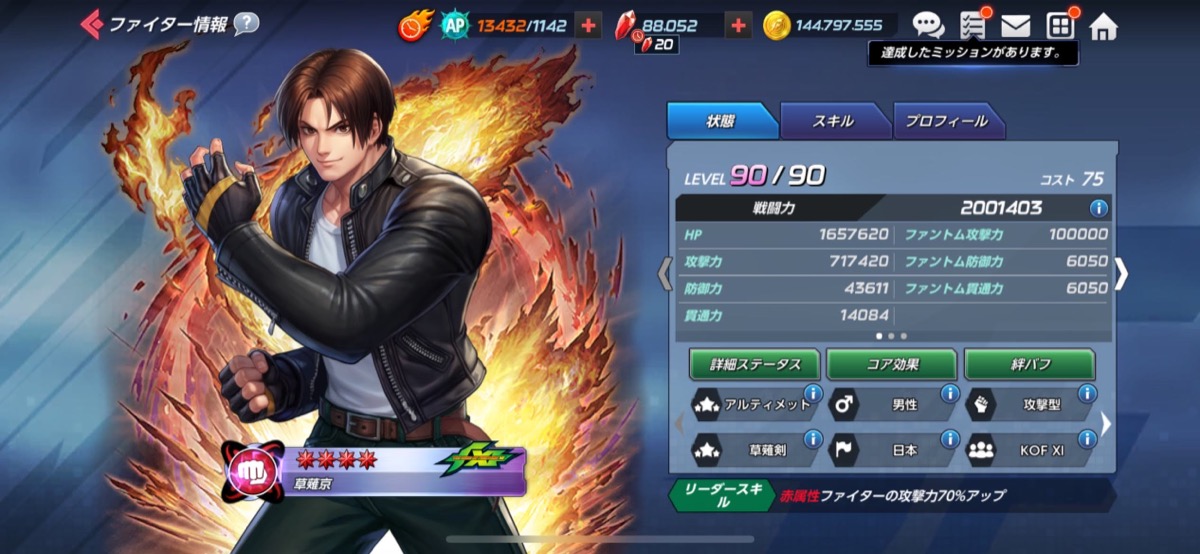Screen dimensions: 1200x554
Task: Show the previous fighter with left arrow
Action: point(665,275)
